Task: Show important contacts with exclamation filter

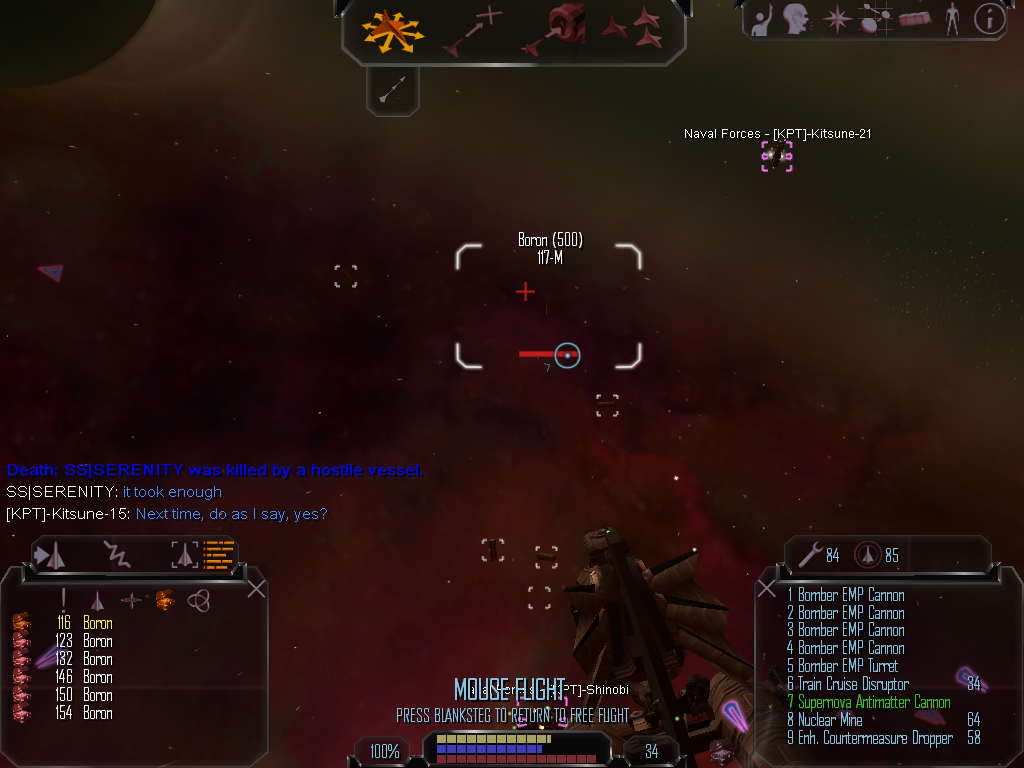Action: [x=64, y=600]
